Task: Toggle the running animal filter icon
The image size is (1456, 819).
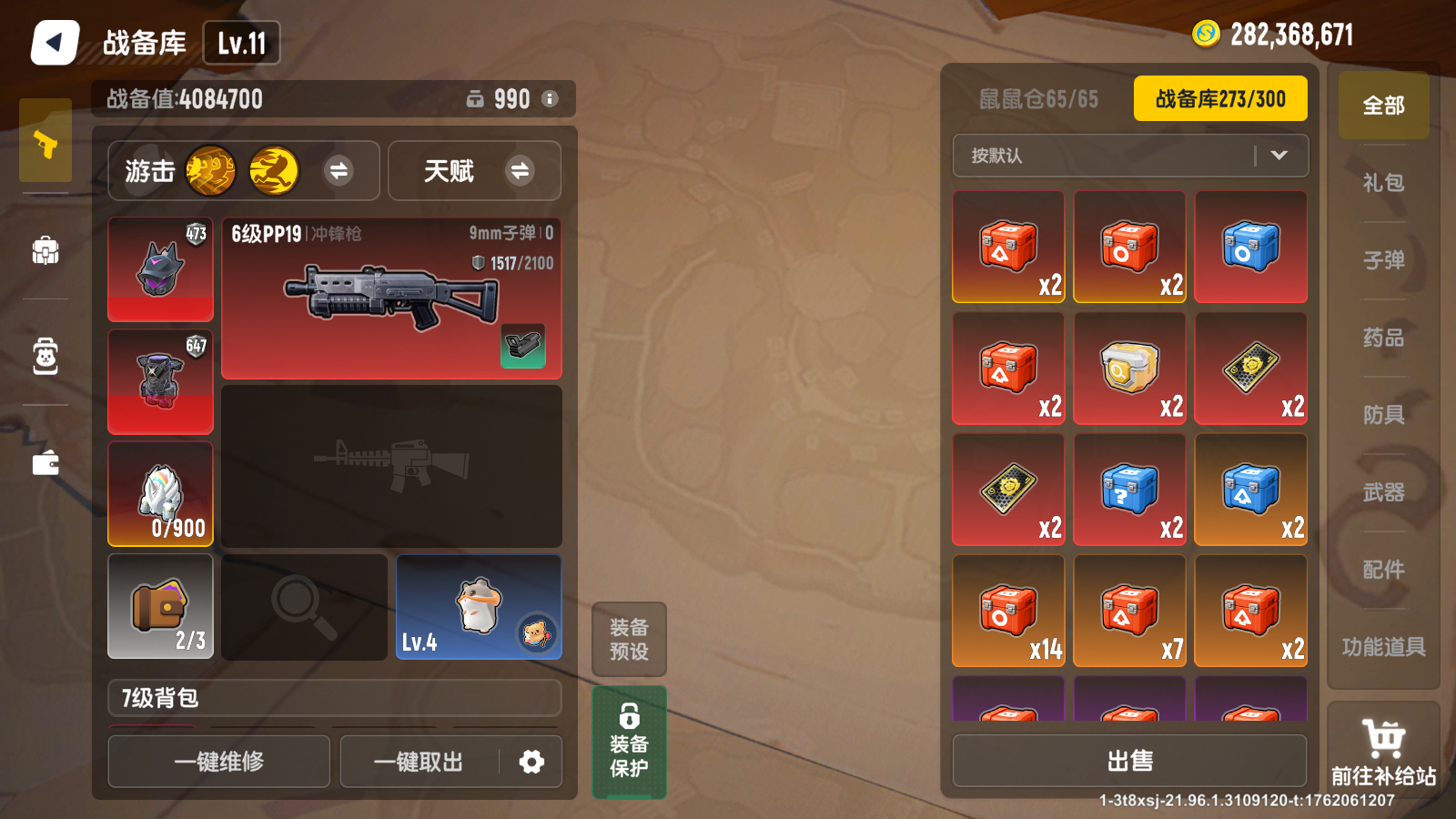Action: pyautogui.click(x=274, y=171)
